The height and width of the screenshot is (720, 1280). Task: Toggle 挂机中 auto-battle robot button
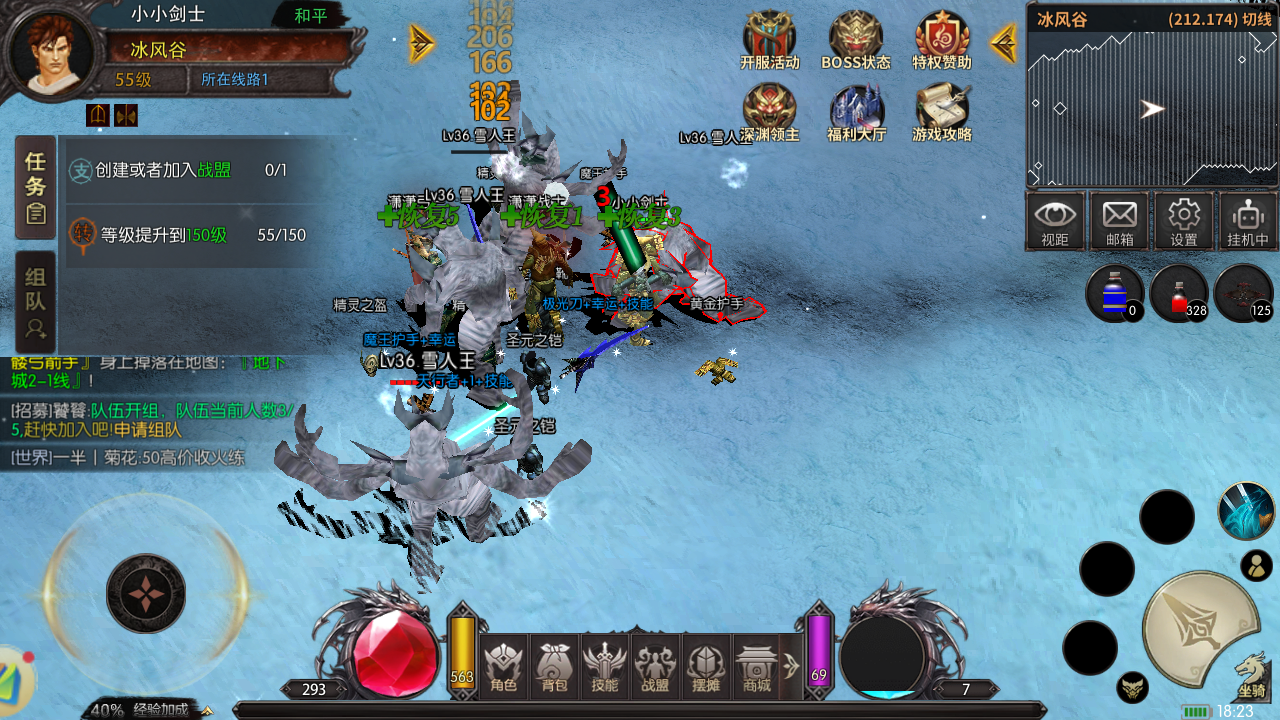point(1248,221)
